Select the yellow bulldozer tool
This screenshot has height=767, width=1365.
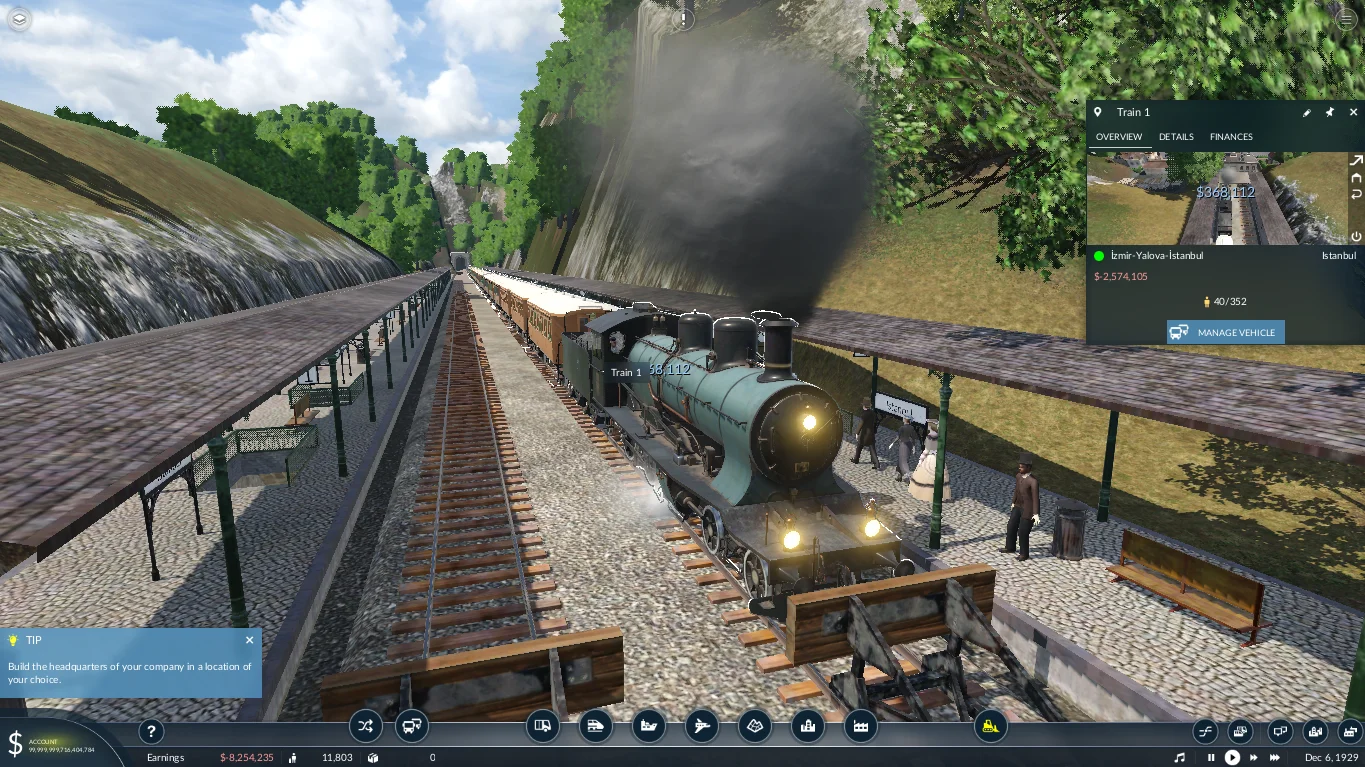(990, 726)
